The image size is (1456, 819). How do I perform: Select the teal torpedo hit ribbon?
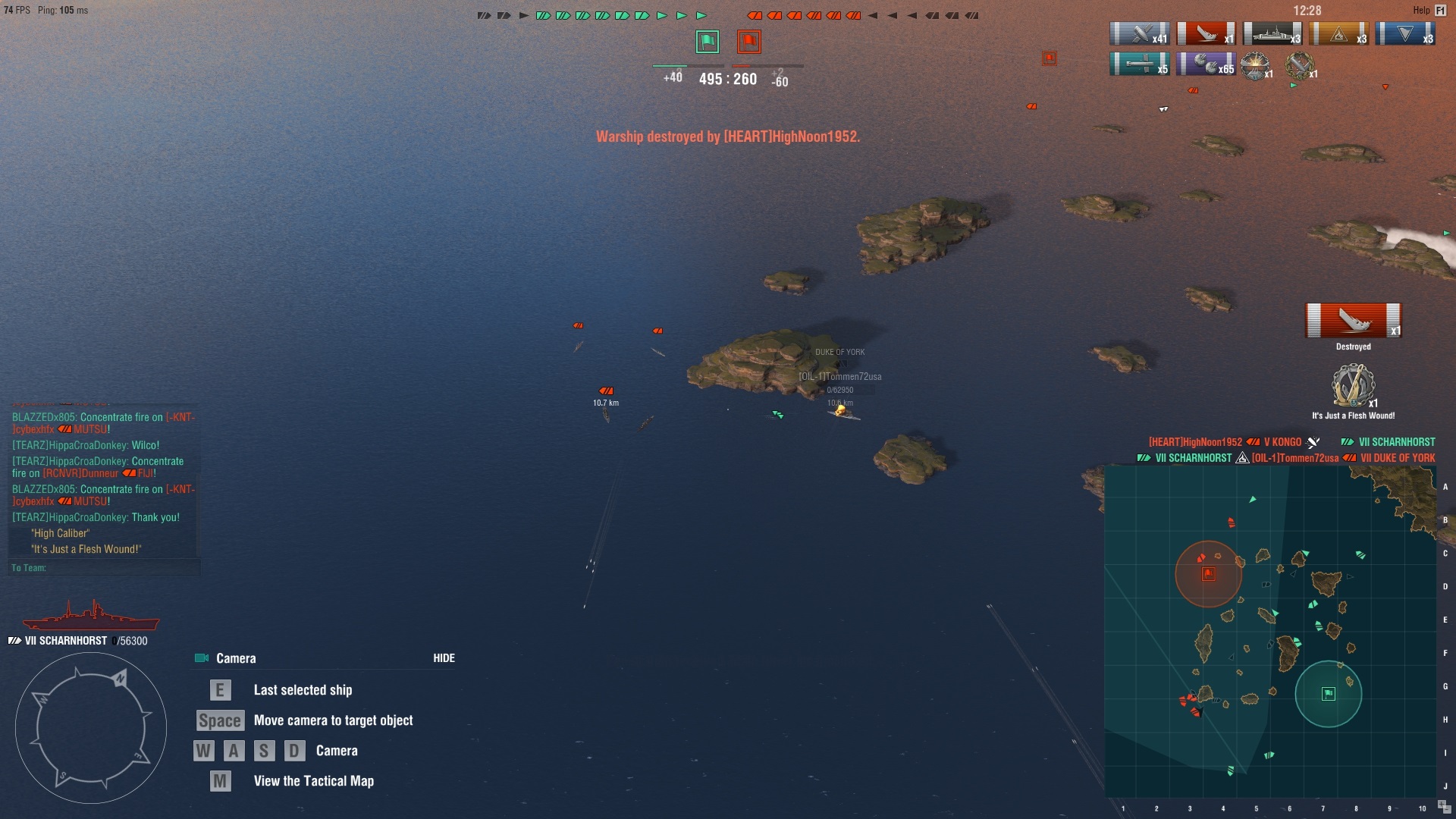[1139, 64]
